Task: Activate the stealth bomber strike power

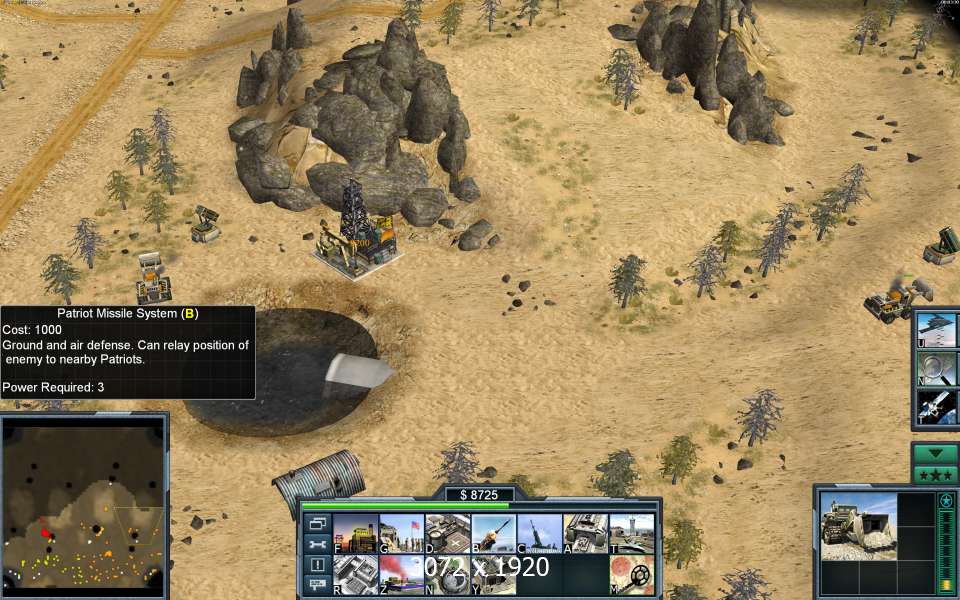Action: pyautogui.click(x=938, y=330)
